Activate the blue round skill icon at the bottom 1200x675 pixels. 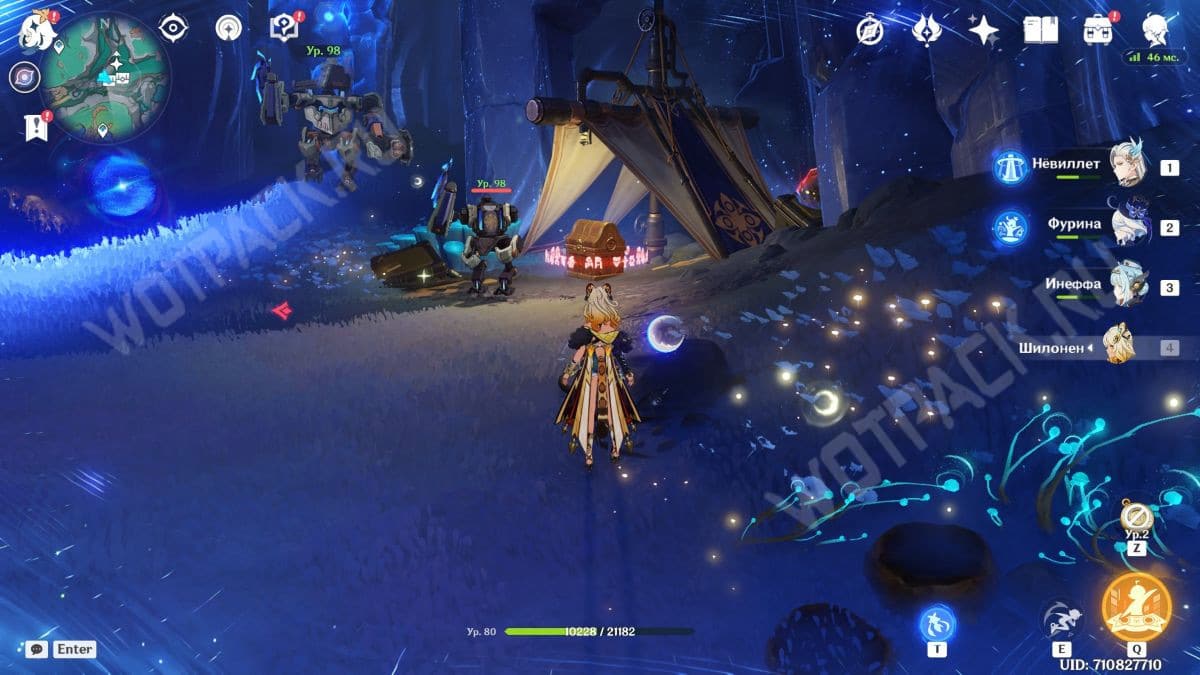tap(937, 623)
